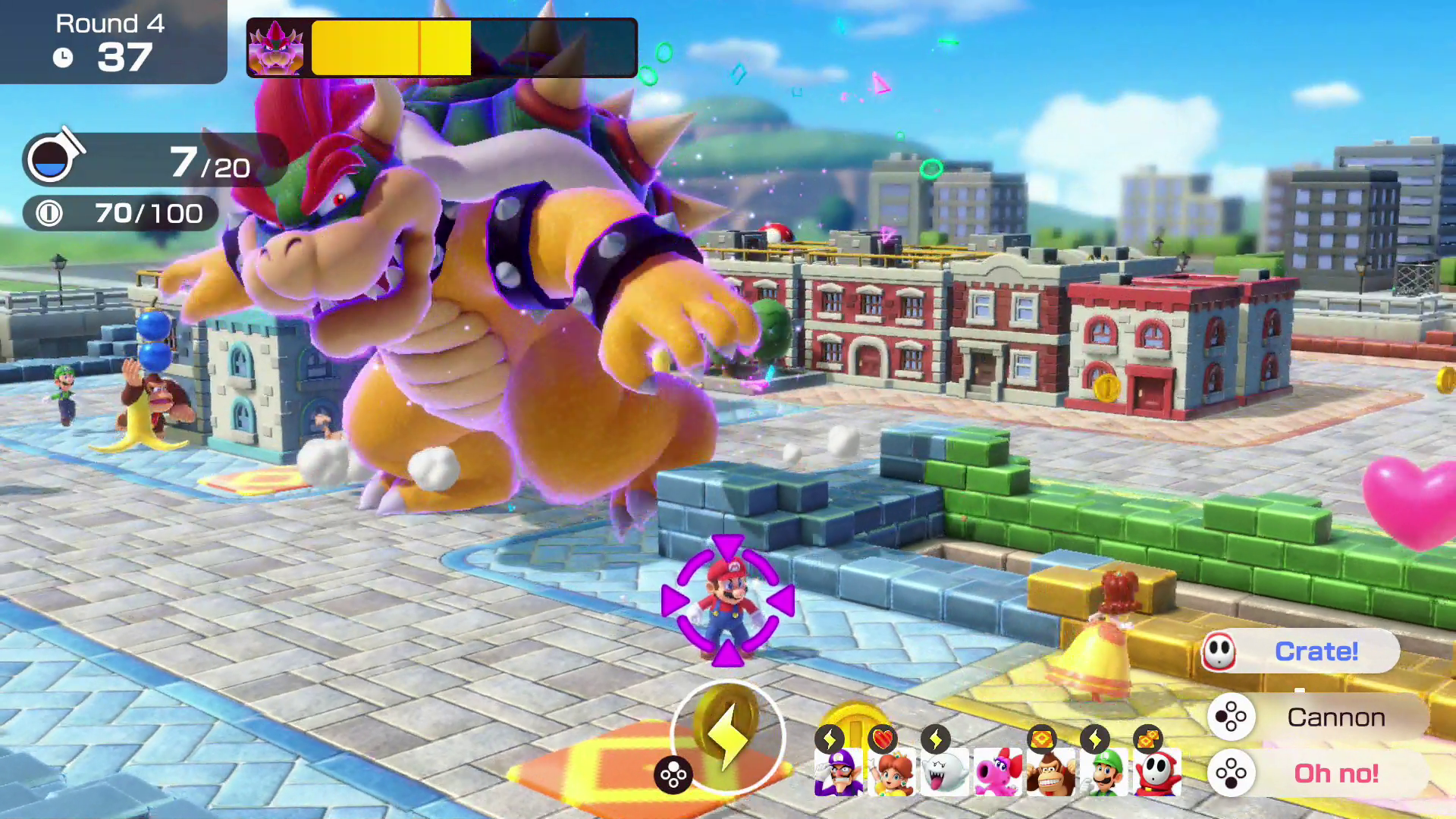Choose Luigi's player portrait
Image resolution: width=1456 pixels, height=819 pixels.
point(1104,772)
